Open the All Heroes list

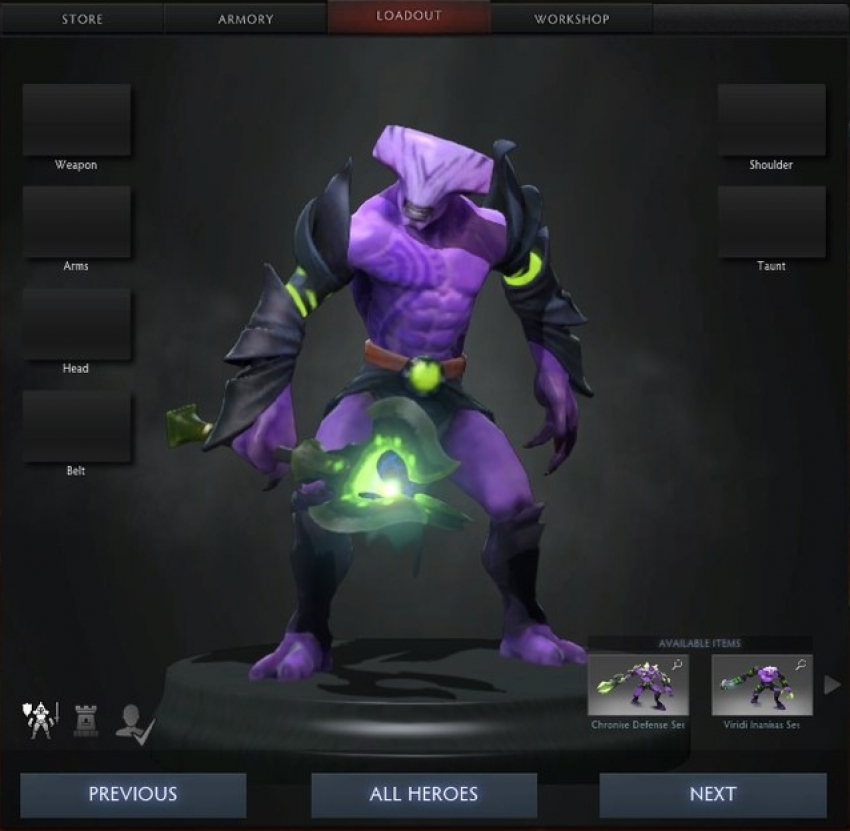click(x=424, y=795)
